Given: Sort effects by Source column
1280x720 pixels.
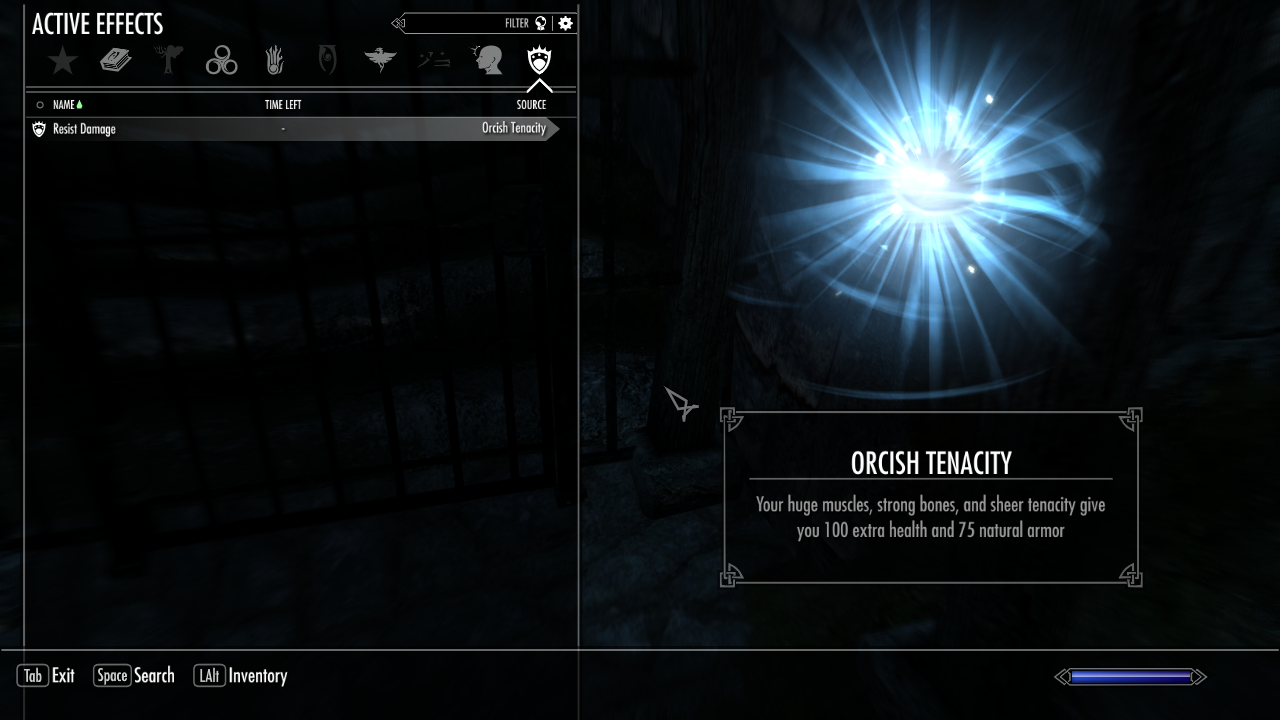Looking at the screenshot, I should point(531,105).
